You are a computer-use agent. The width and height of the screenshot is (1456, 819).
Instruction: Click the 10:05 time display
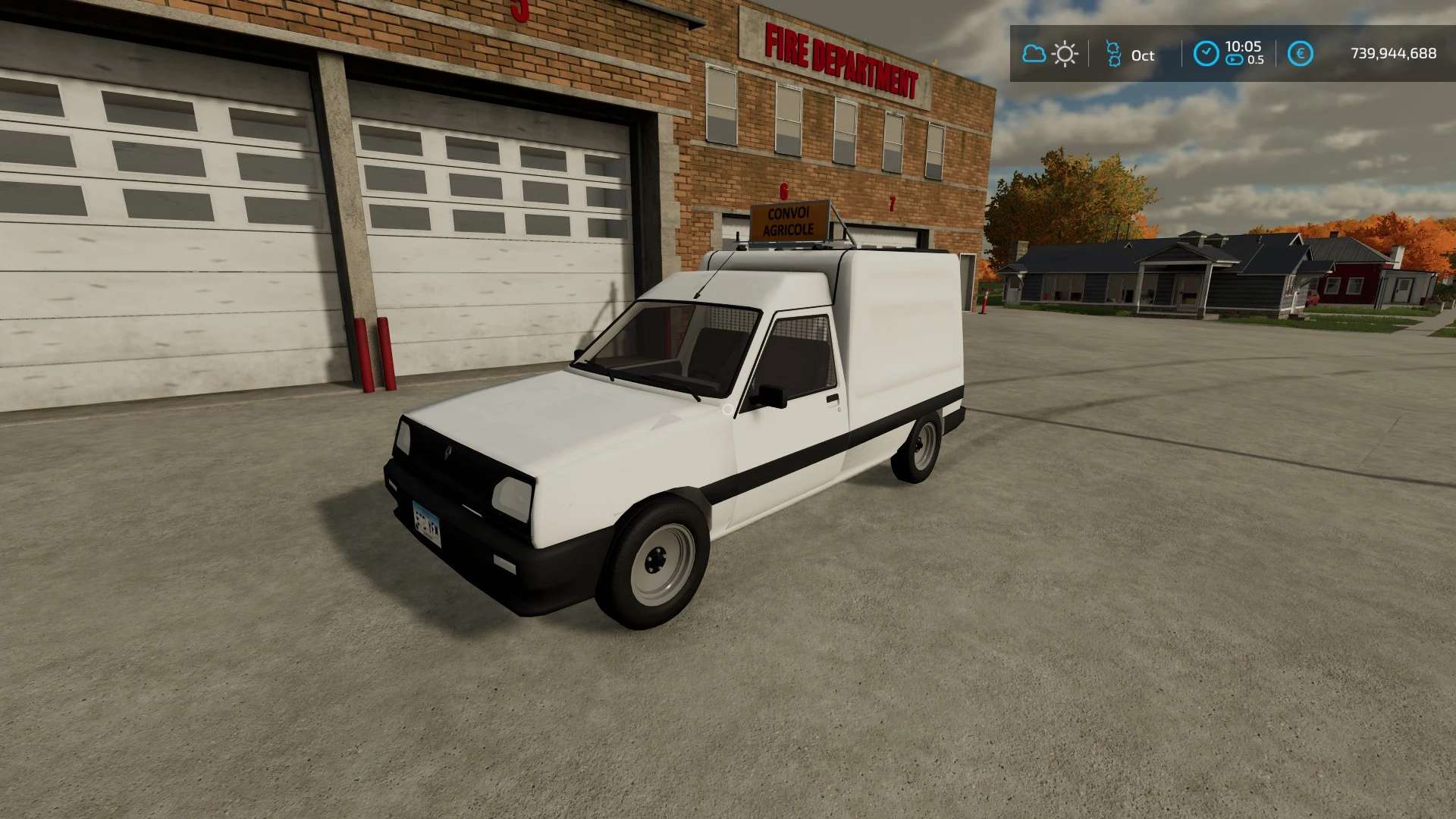[x=1244, y=46]
